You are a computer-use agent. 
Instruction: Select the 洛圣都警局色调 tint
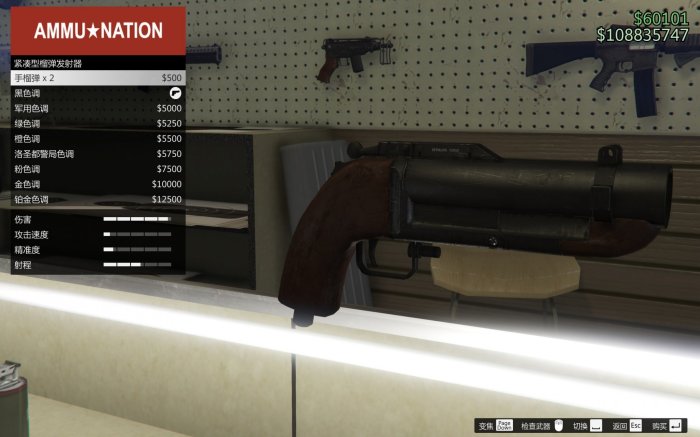[97, 154]
